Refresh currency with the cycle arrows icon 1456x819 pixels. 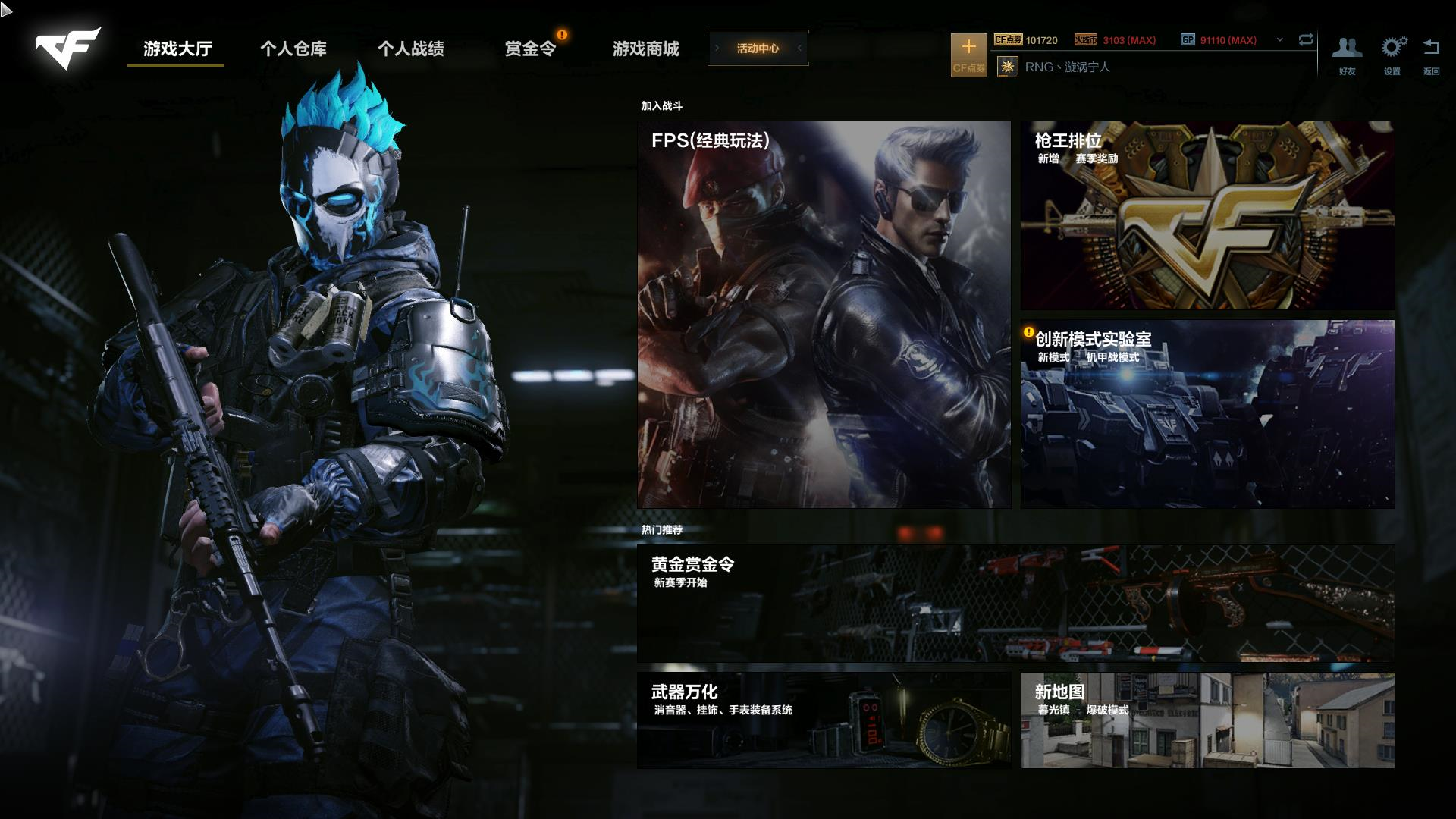click(x=1306, y=39)
